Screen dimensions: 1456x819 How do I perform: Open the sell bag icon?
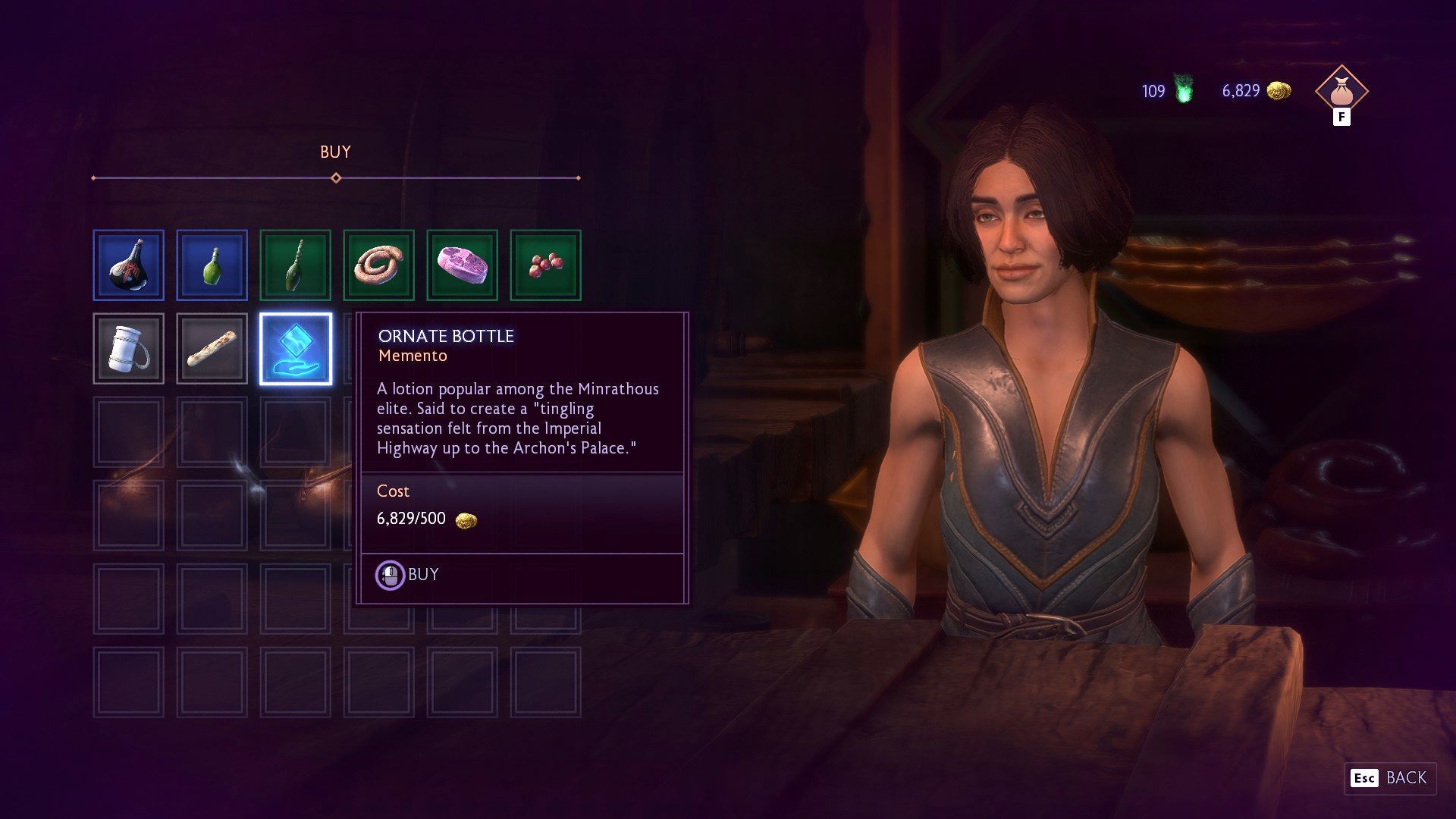pyautogui.click(x=1341, y=93)
